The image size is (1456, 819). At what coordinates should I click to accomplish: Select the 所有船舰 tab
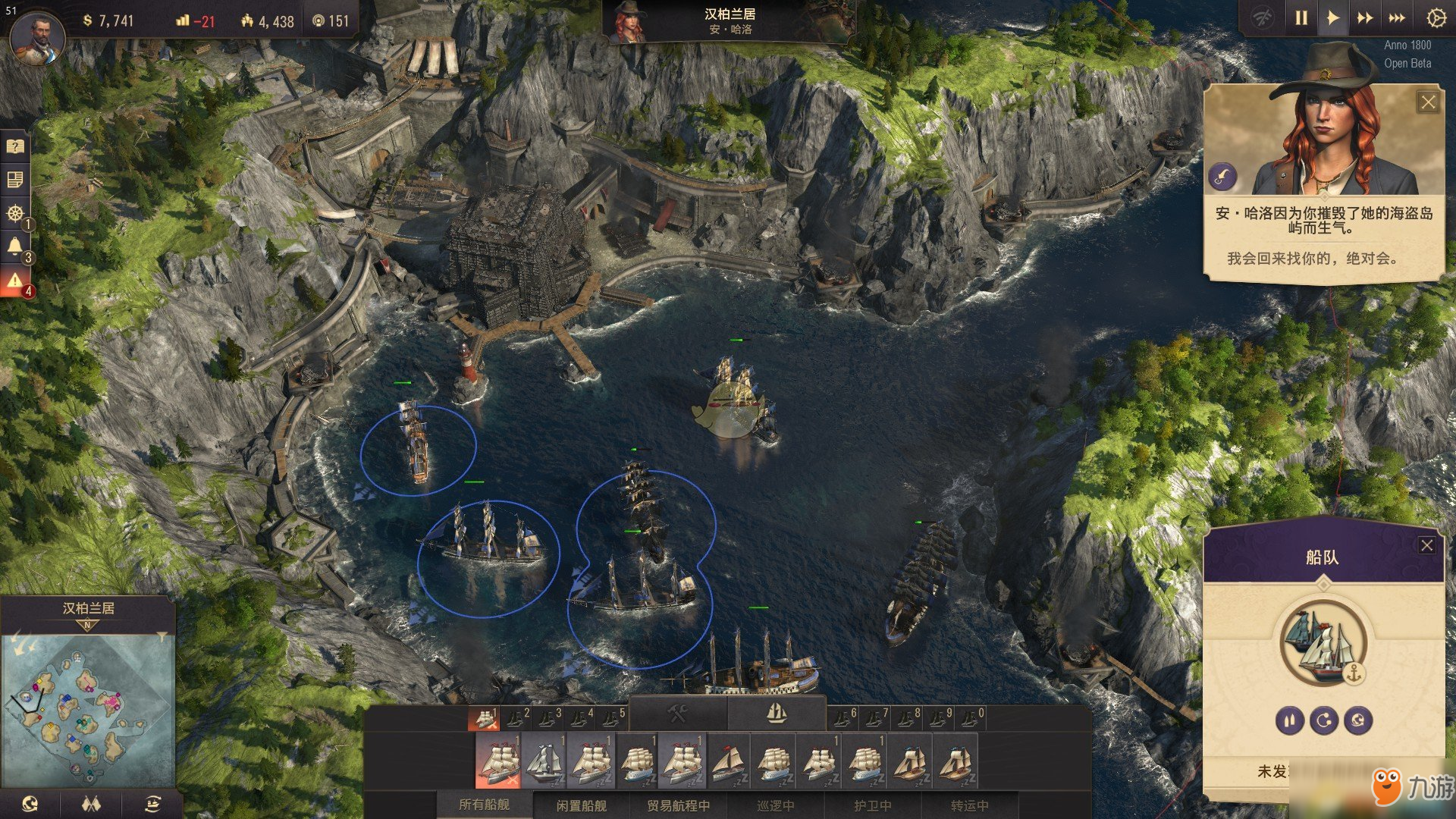point(485,805)
